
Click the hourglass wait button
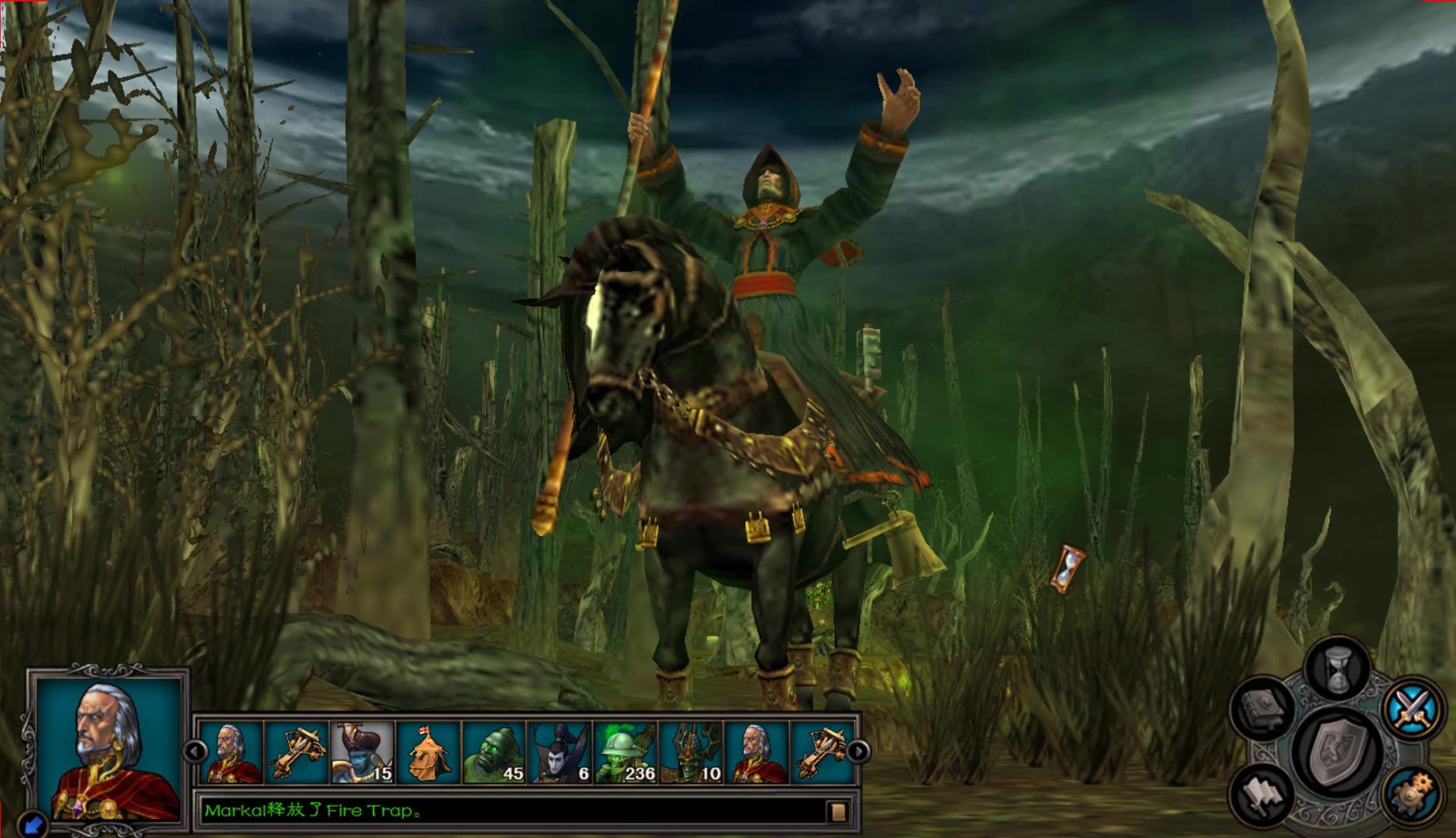[x=1337, y=668]
